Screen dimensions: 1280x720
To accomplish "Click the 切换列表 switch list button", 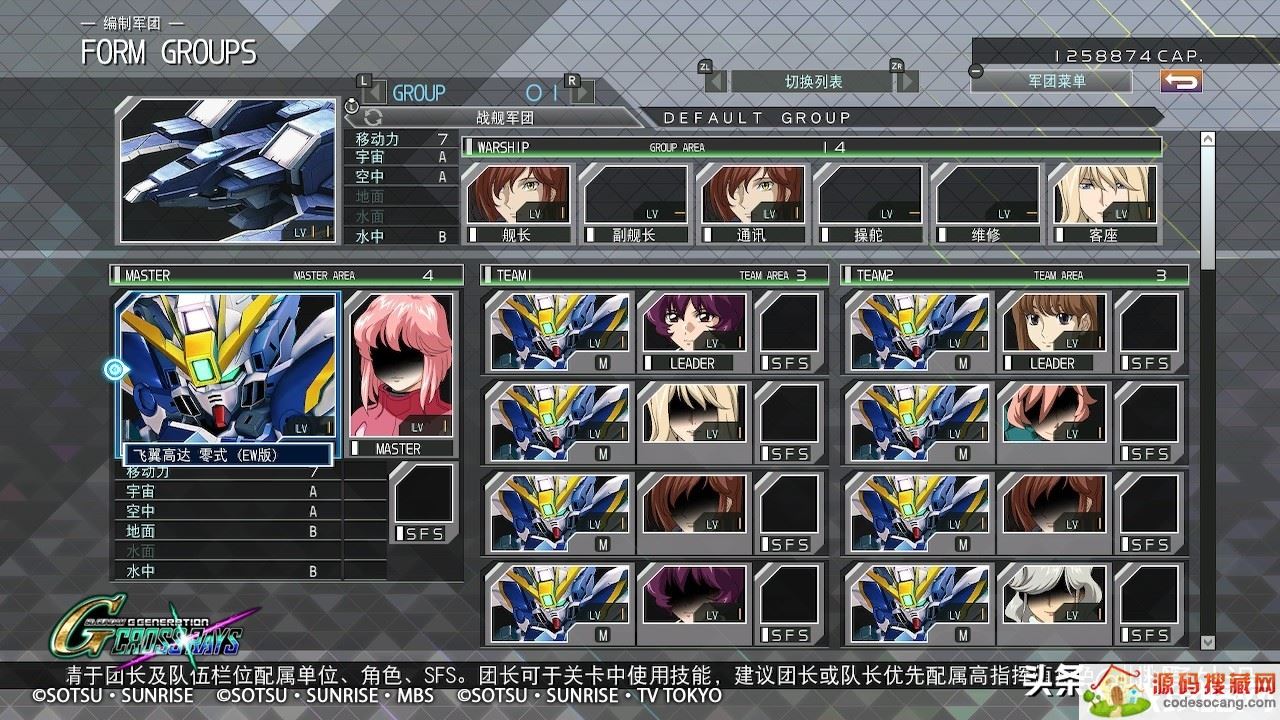I will click(x=813, y=81).
